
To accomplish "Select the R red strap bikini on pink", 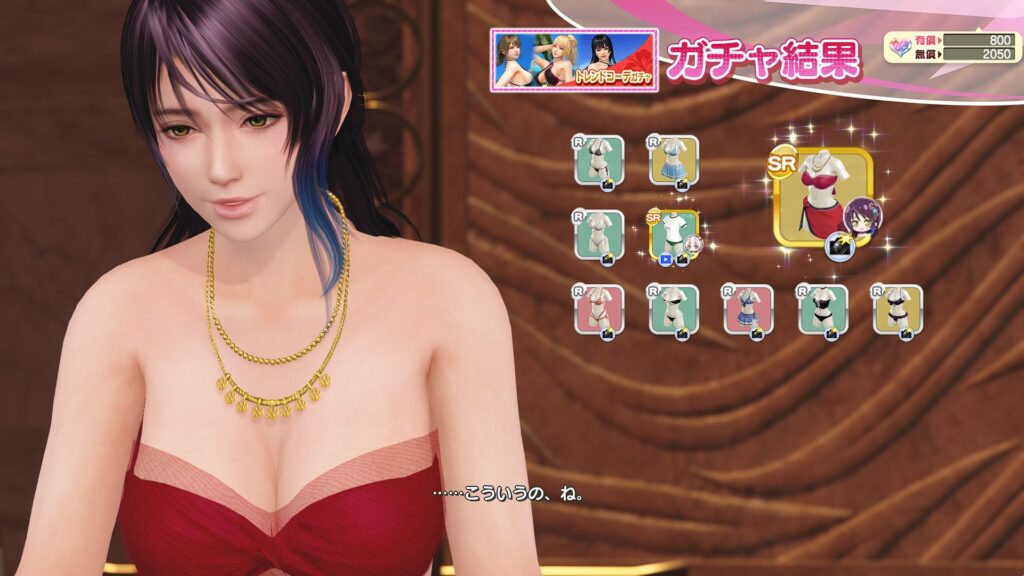I will (x=599, y=309).
